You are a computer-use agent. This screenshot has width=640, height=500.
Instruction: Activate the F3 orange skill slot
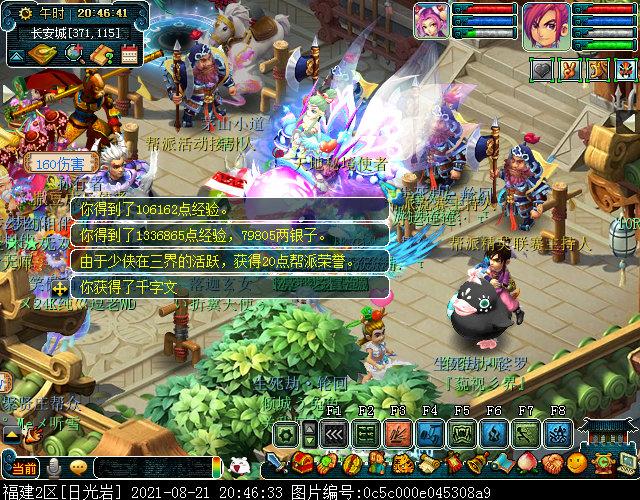[398, 434]
